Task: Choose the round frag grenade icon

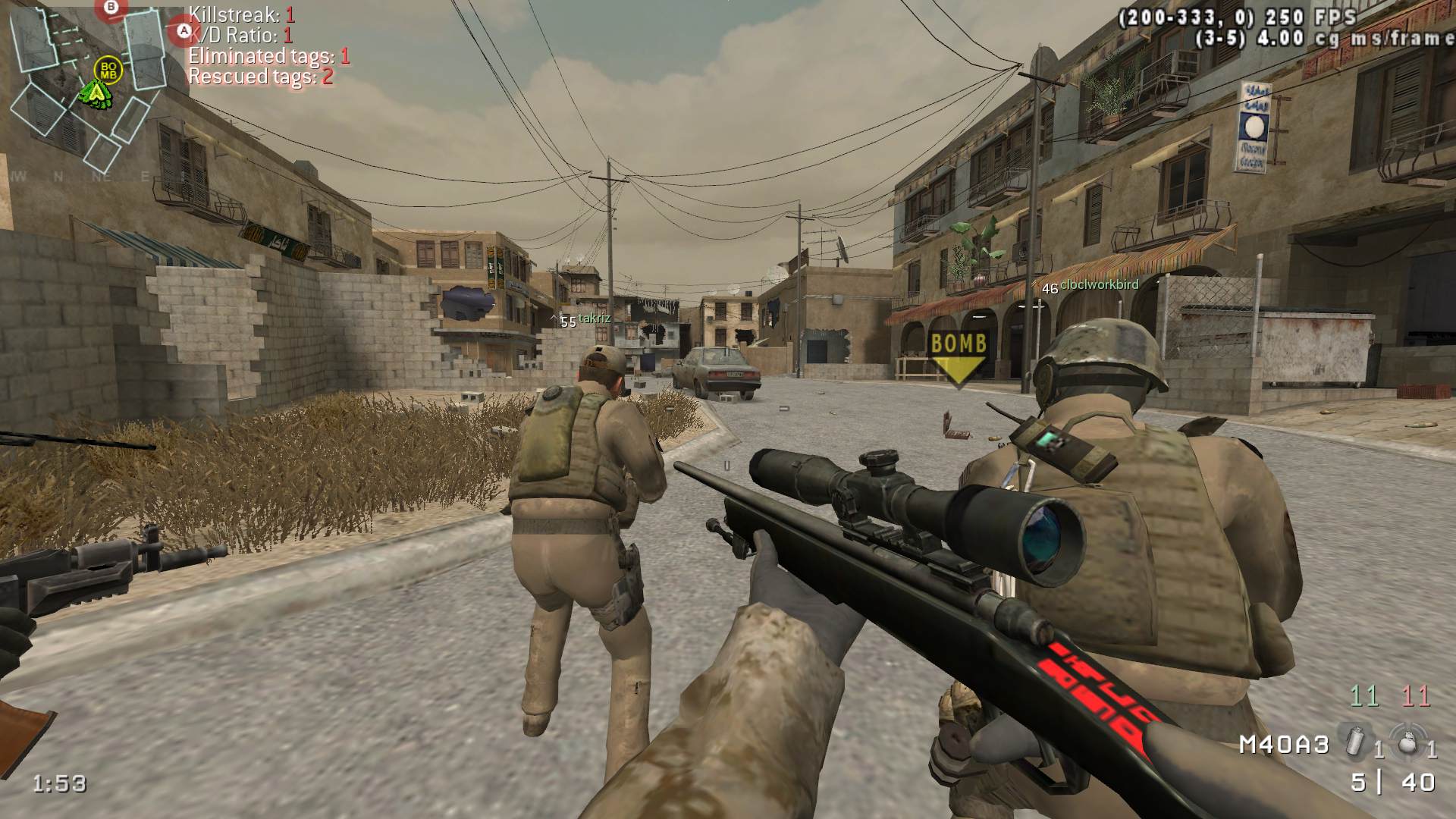Action: click(1407, 739)
